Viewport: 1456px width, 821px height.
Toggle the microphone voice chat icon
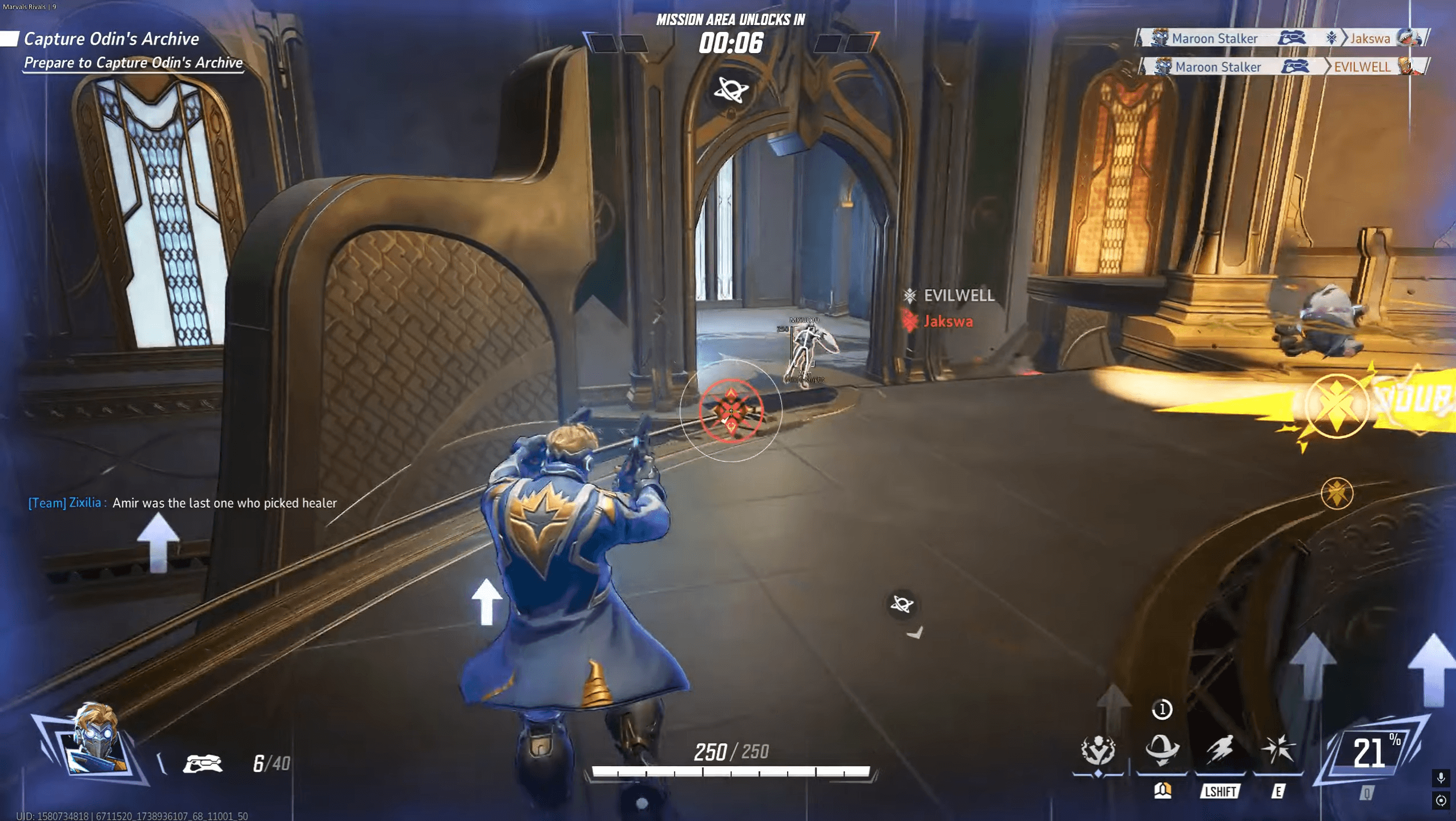coord(1441,778)
